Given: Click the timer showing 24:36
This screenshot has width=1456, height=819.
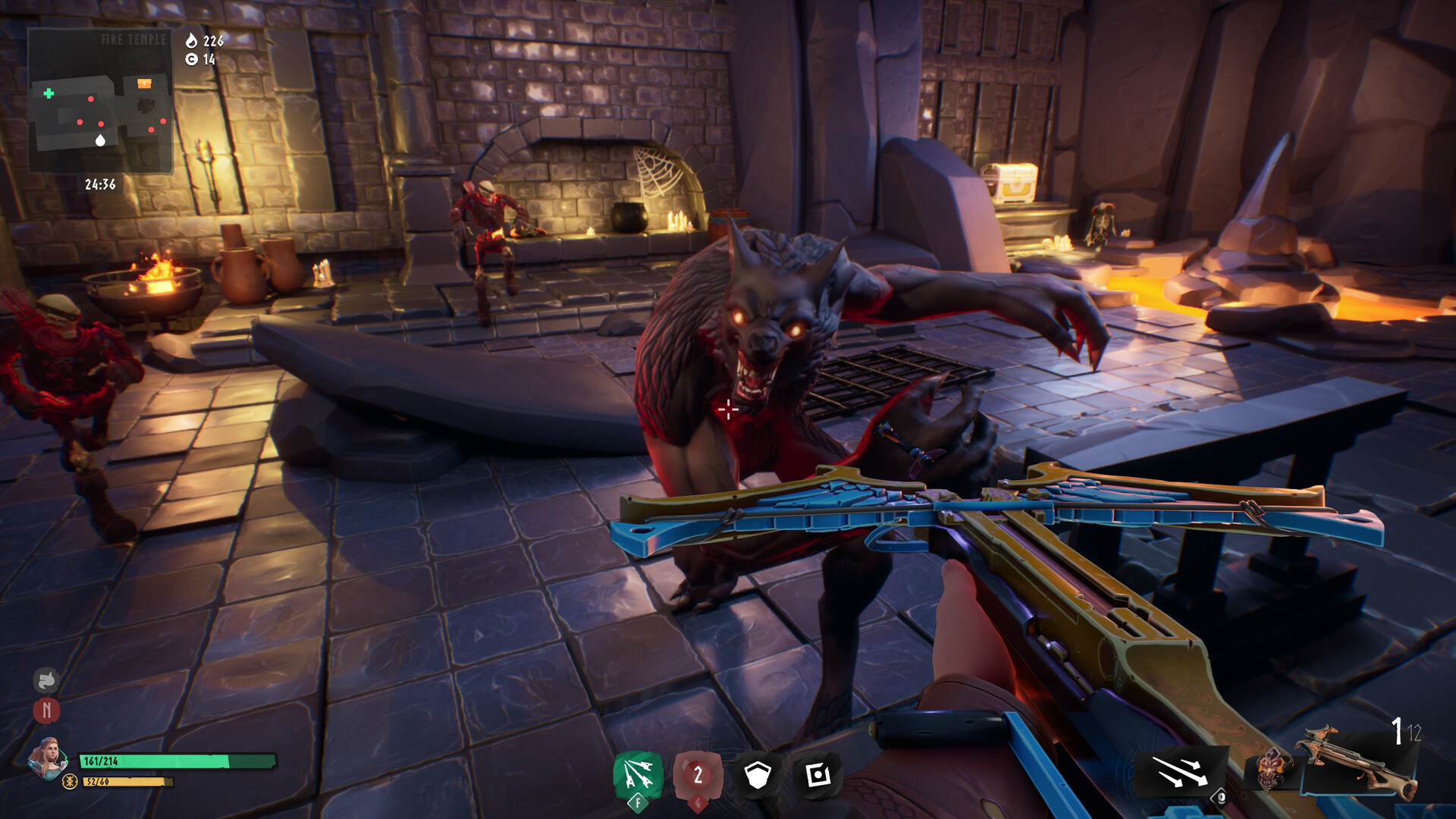Looking at the screenshot, I should tap(101, 182).
